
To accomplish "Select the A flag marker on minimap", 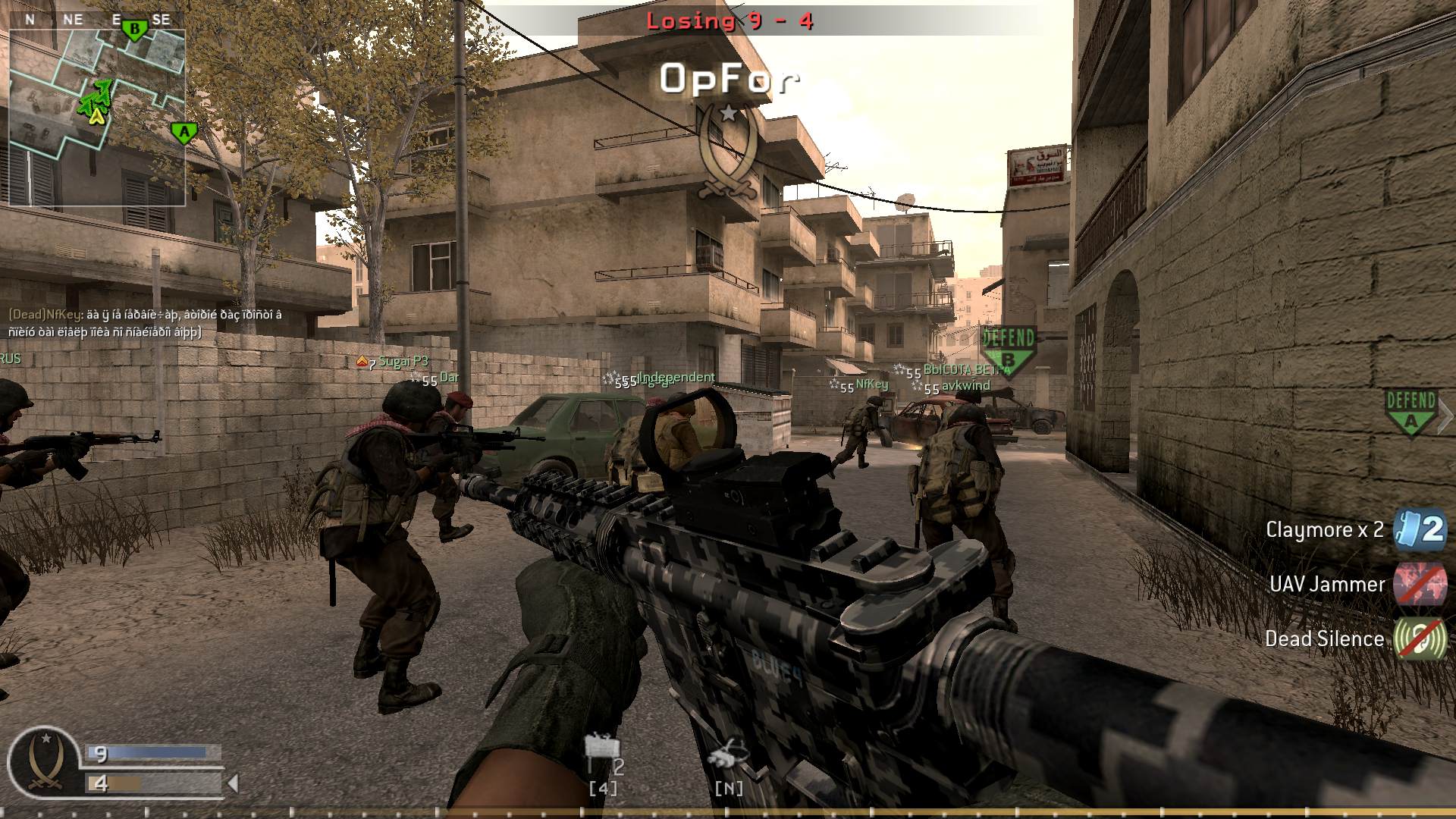I will tap(184, 133).
